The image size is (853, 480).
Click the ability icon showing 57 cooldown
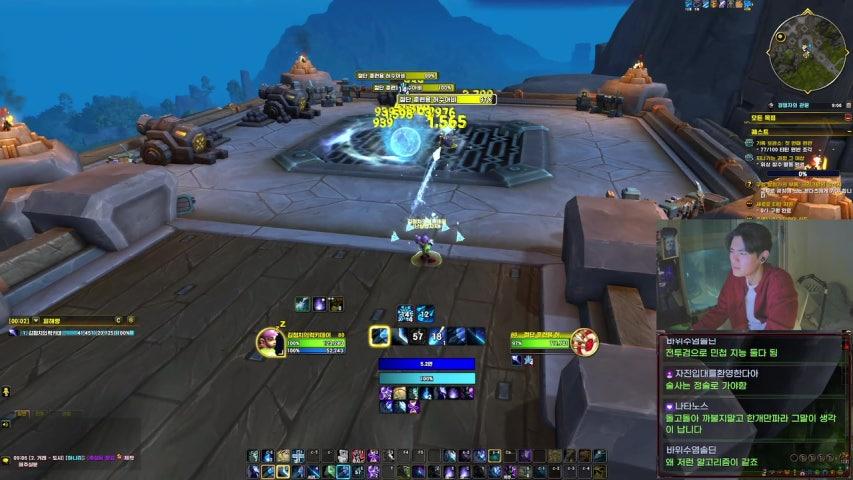419,337
